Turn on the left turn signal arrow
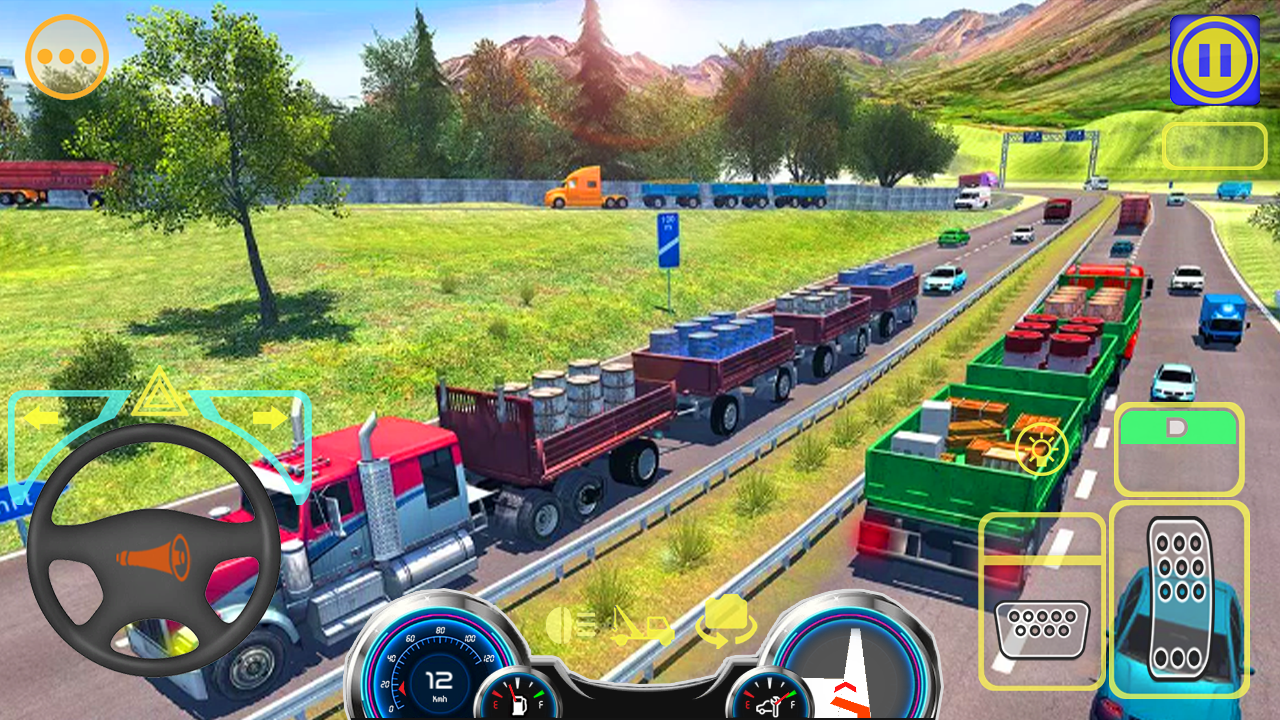Screen dimensions: 1280x720 click(42, 418)
